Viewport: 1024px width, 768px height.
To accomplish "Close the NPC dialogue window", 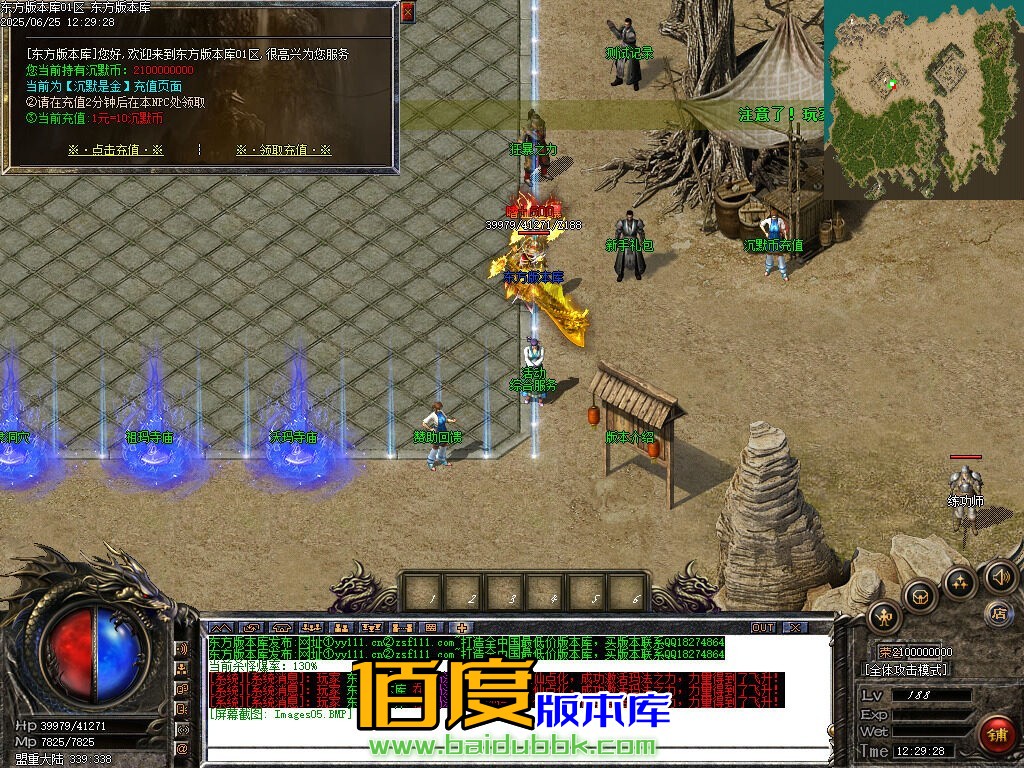I will pos(407,12).
